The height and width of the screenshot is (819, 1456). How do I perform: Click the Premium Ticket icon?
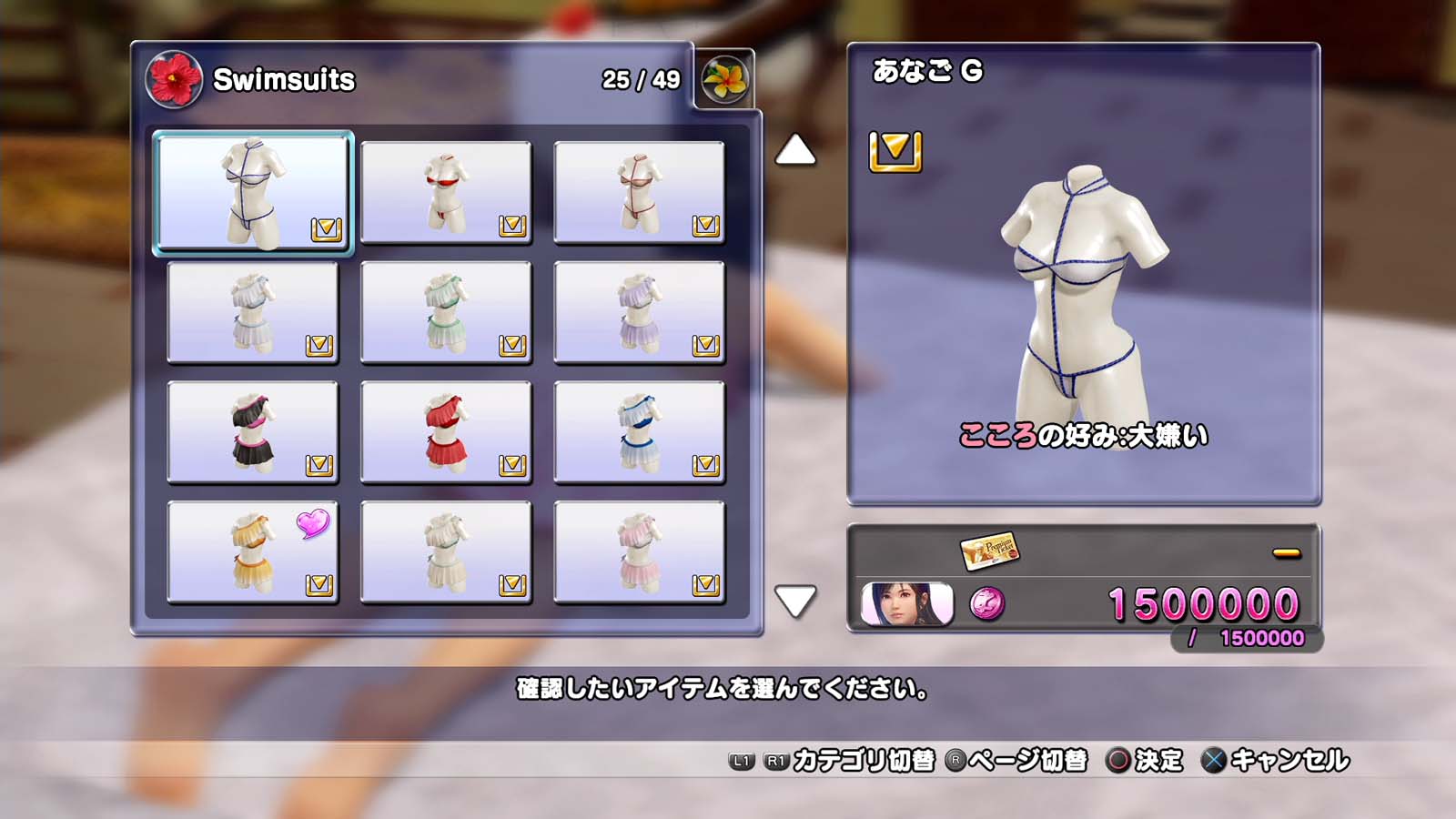click(990, 550)
